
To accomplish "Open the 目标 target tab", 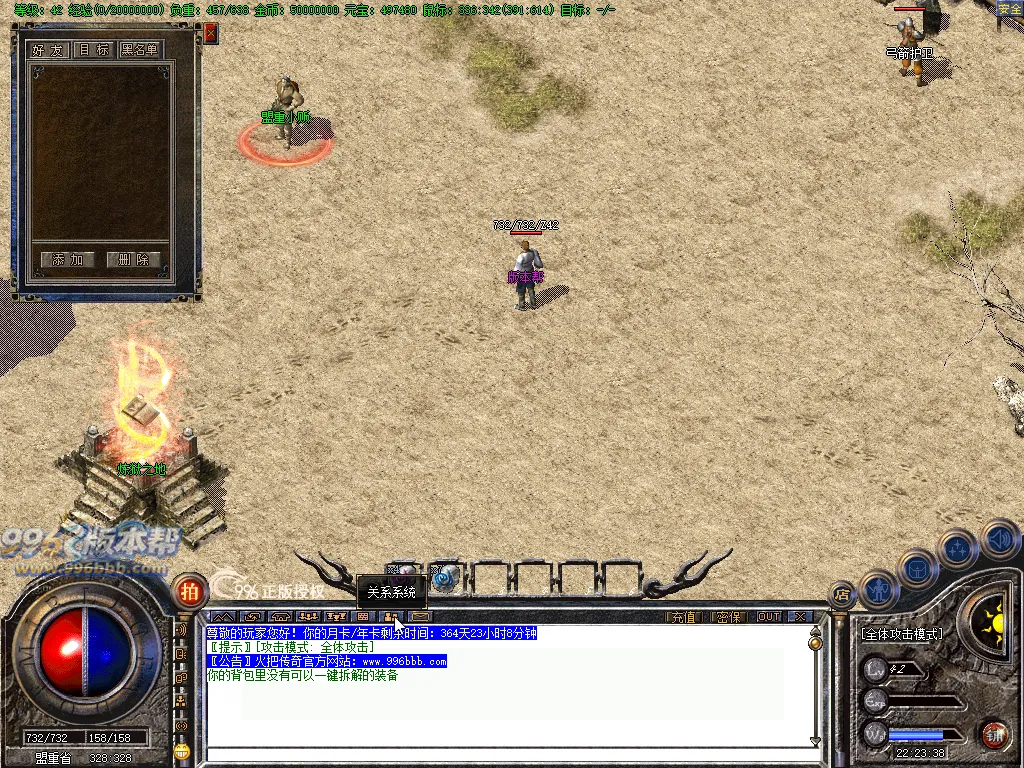I will [x=95, y=50].
